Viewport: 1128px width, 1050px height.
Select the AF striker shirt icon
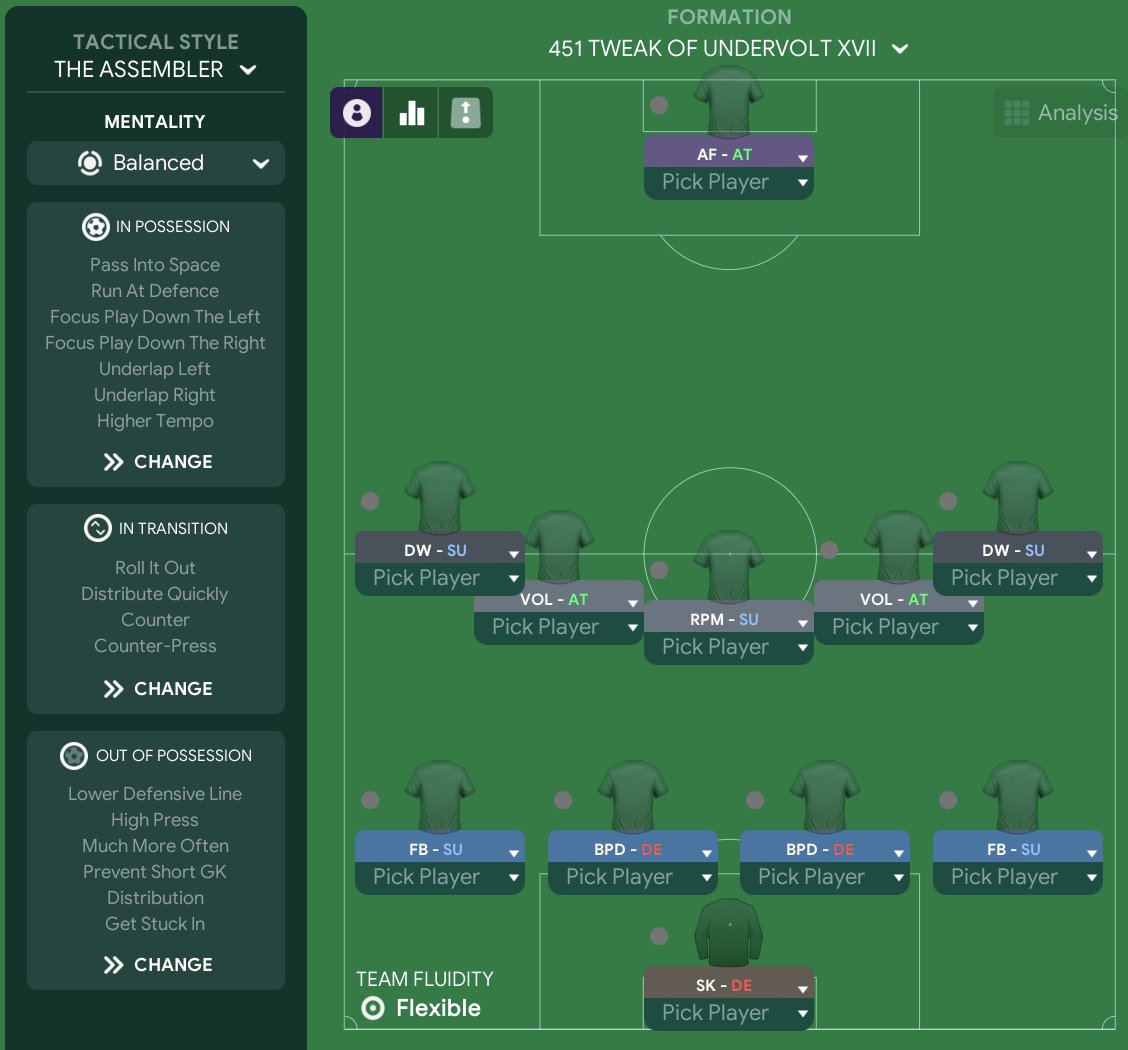click(728, 102)
